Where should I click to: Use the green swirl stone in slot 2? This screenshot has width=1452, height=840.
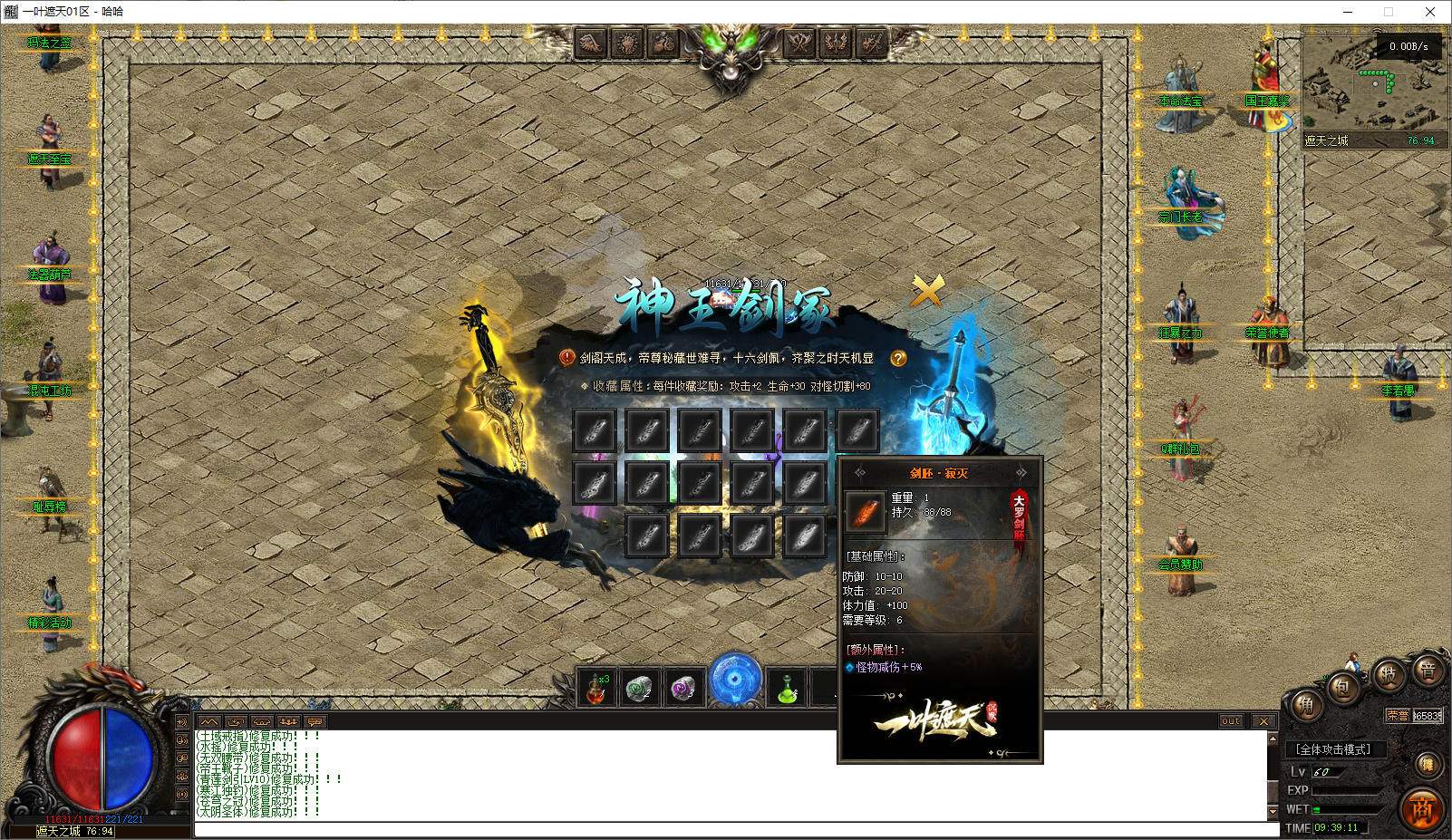[x=639, y=689]
